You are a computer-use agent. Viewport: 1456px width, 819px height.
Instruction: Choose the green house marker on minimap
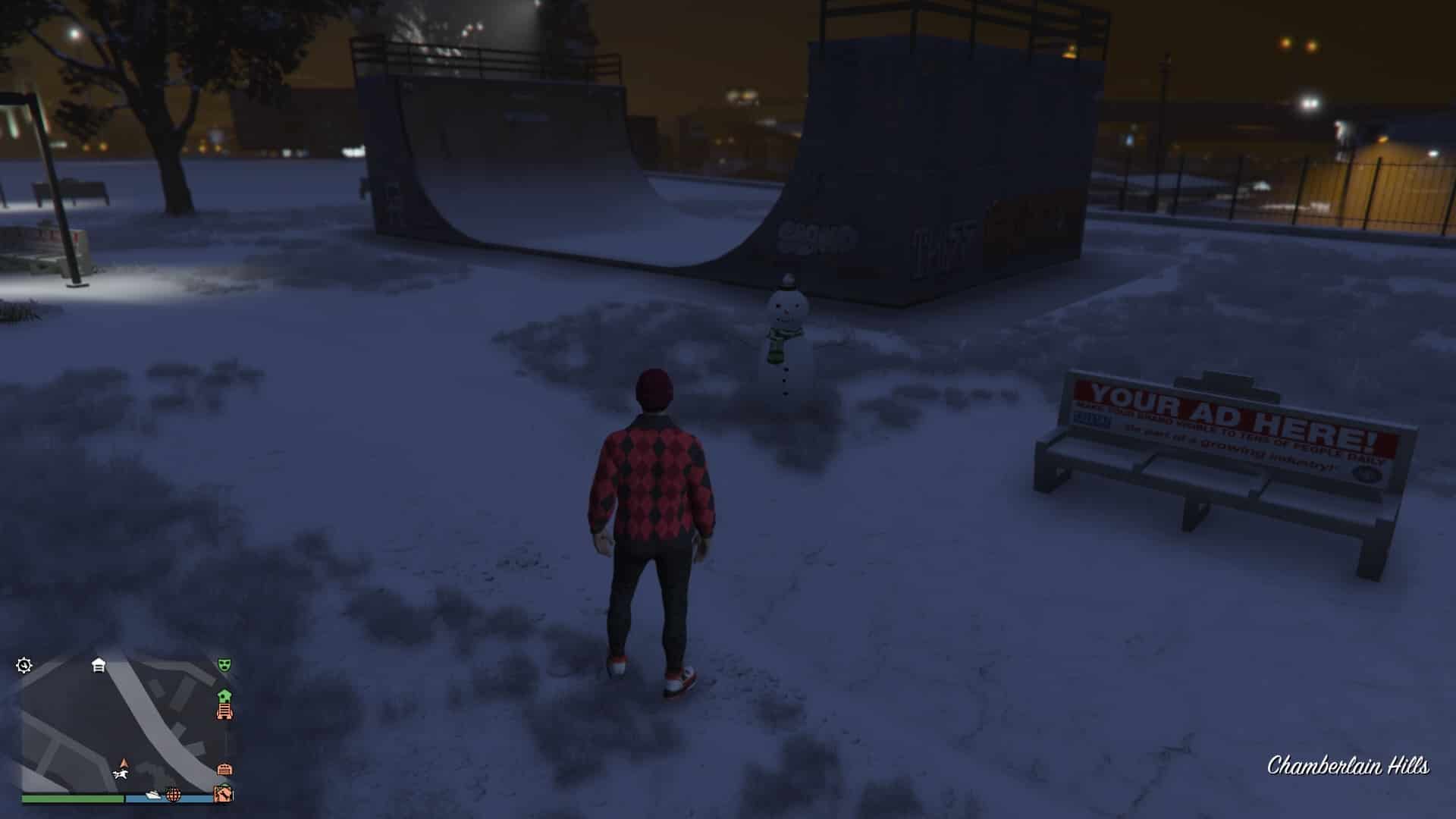click(x=224, y=695)
